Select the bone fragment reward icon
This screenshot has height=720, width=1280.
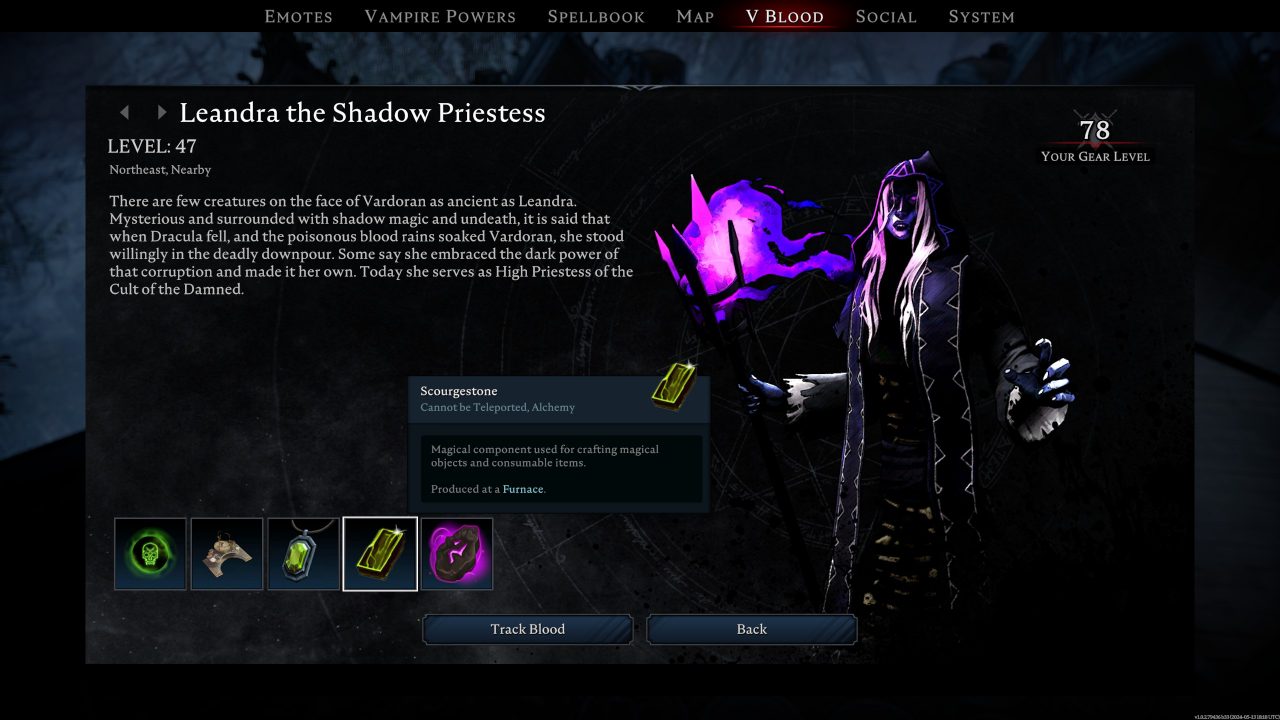point(226,554)
